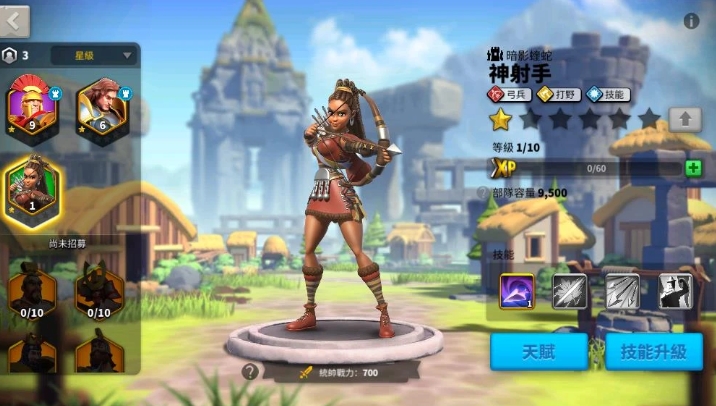Go back using the arrow button
Image resolution: width=716 pixels, height=406 pixels.
click(15, 19)
